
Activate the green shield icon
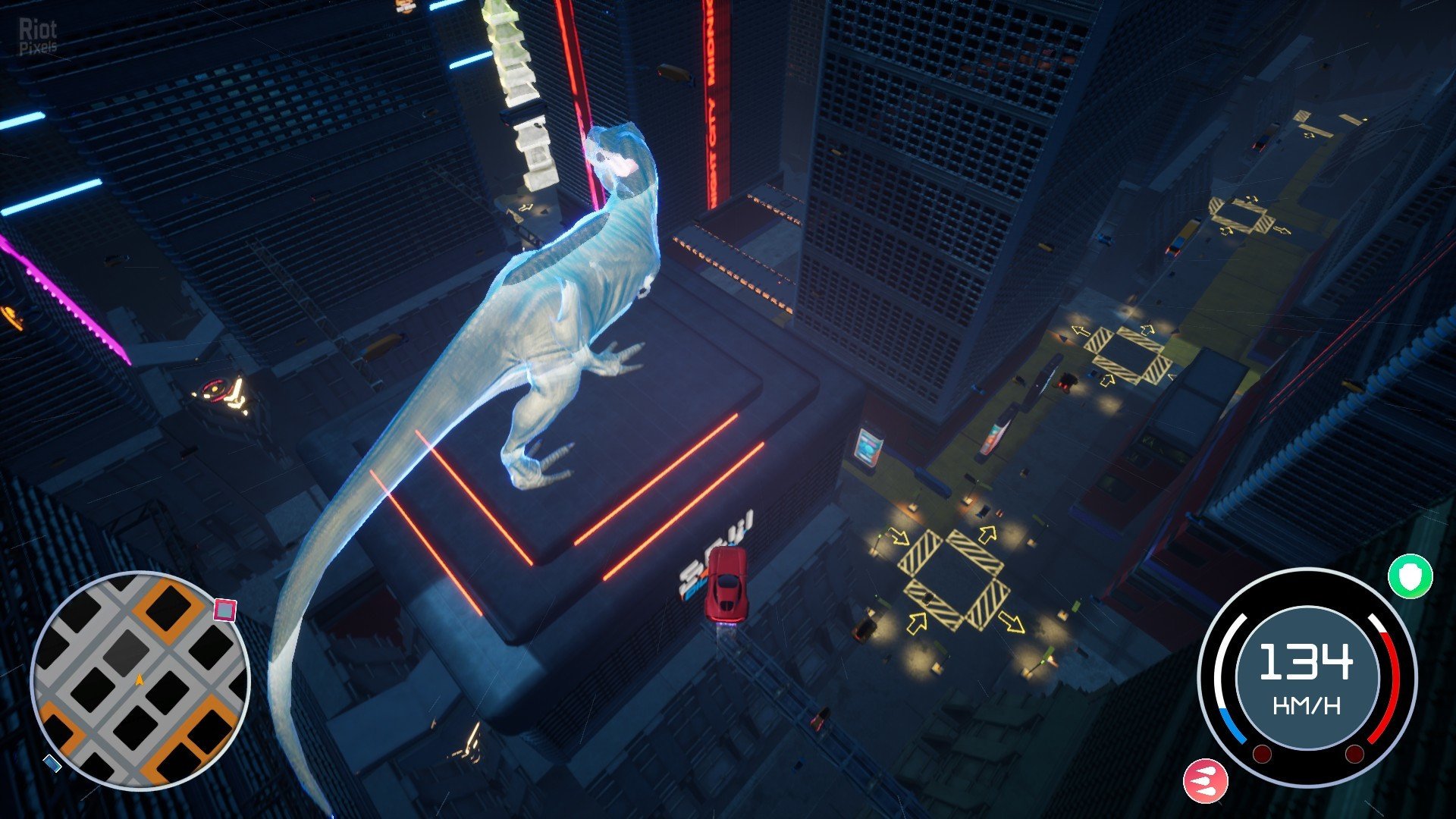click(1410, 576)
